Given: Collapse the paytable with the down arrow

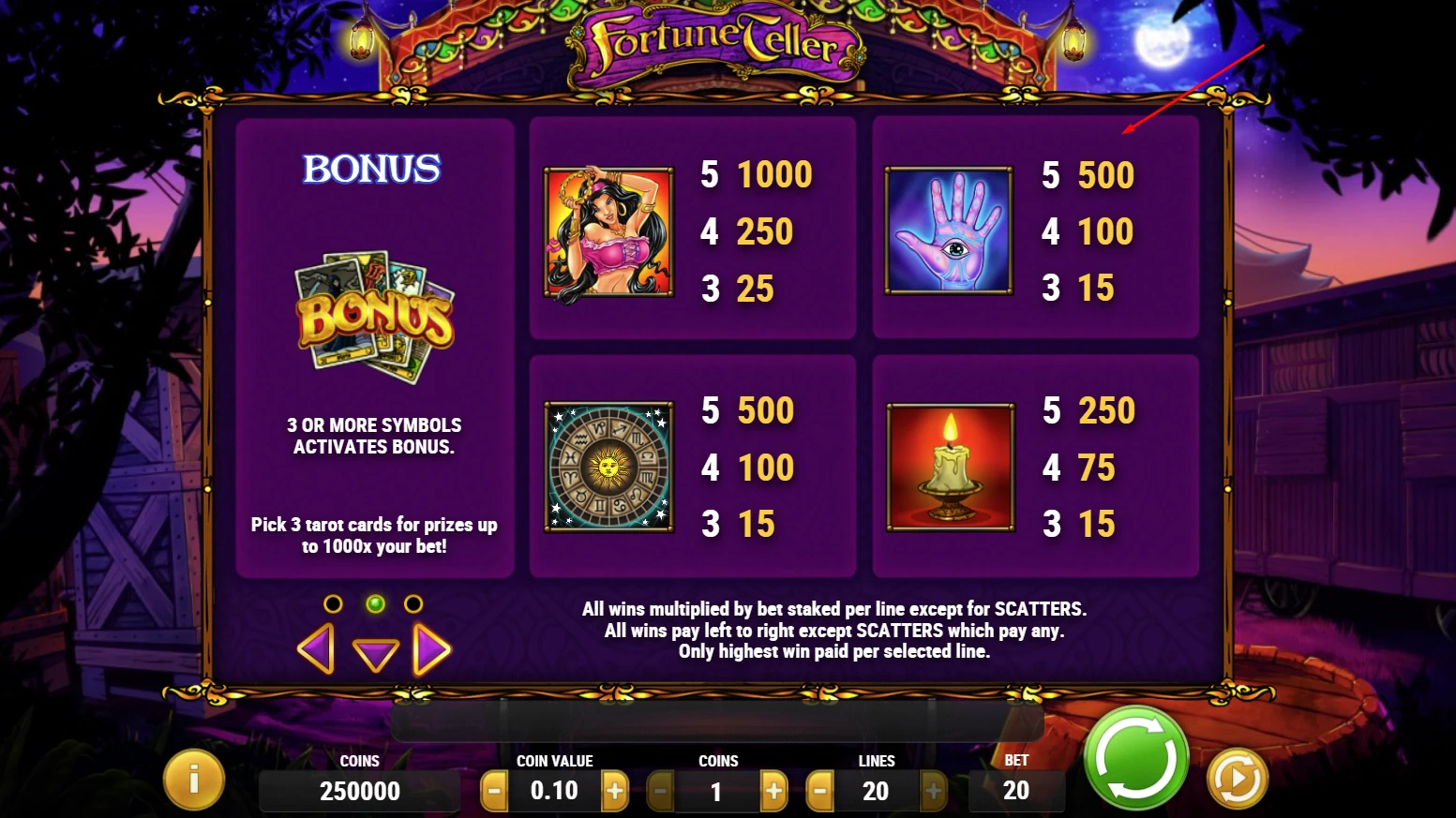Looking at the screenshot, I should point(376,653).
